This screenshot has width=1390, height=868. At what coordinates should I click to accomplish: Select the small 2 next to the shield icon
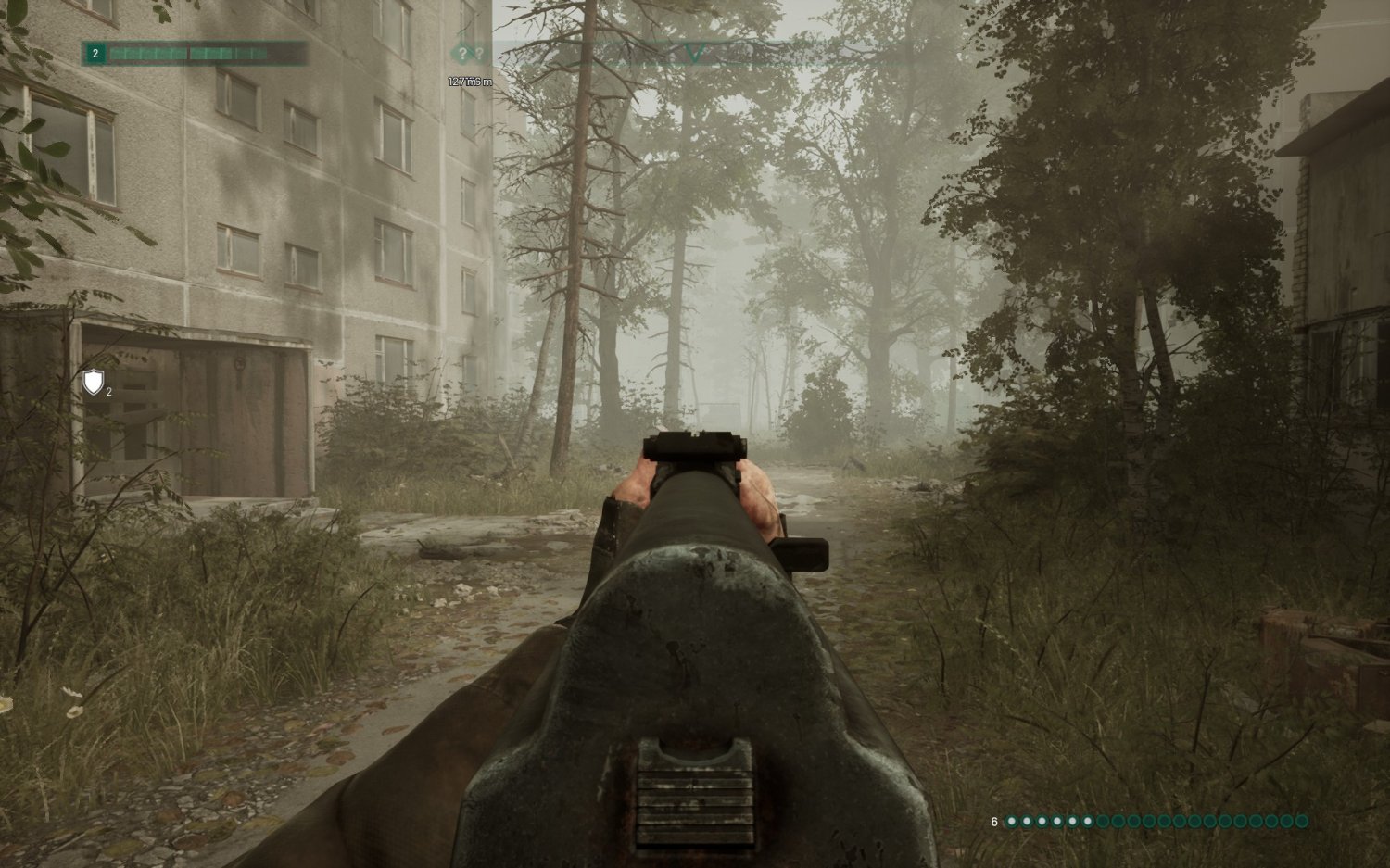(107, 391)
